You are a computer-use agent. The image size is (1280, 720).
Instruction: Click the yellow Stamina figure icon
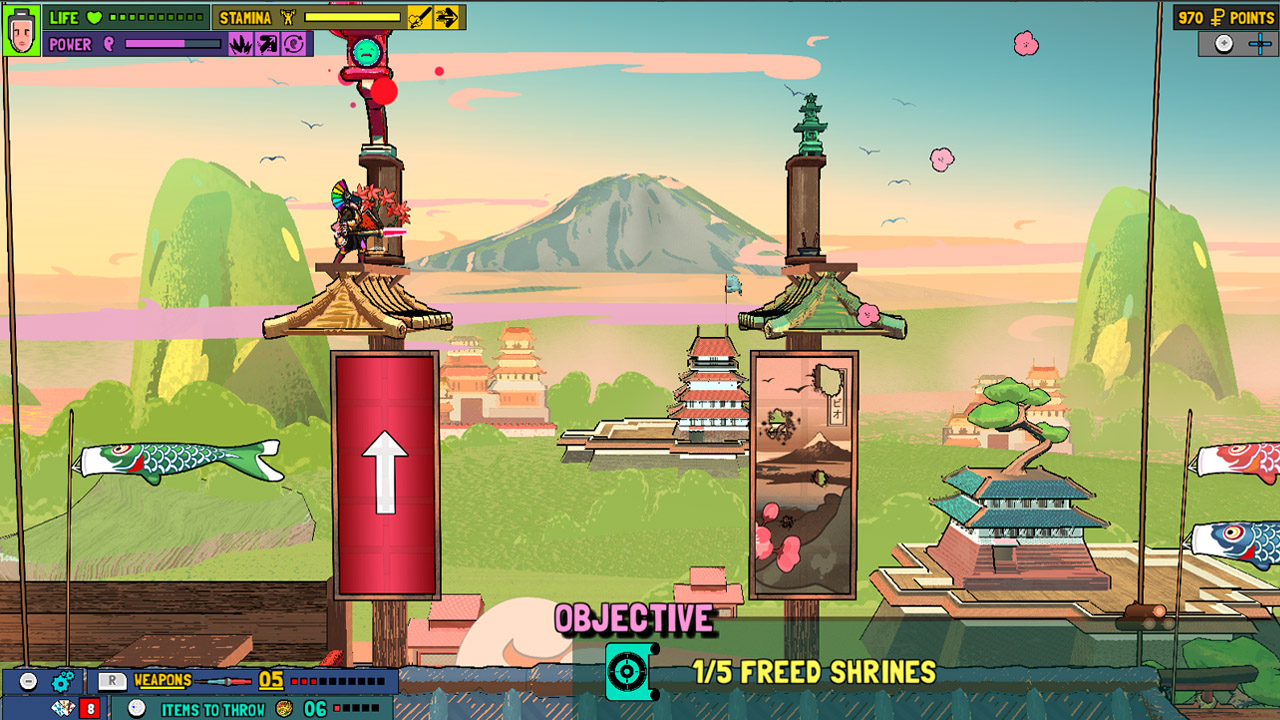pos(287,17)
